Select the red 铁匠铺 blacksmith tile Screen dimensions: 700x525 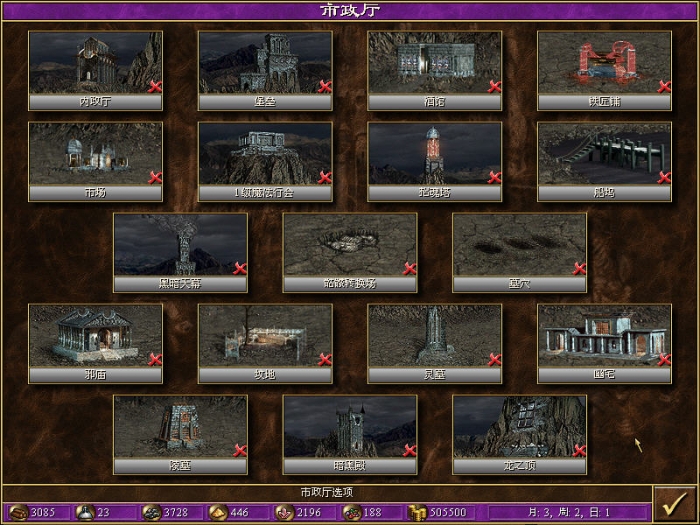click(x=604, y=63)
